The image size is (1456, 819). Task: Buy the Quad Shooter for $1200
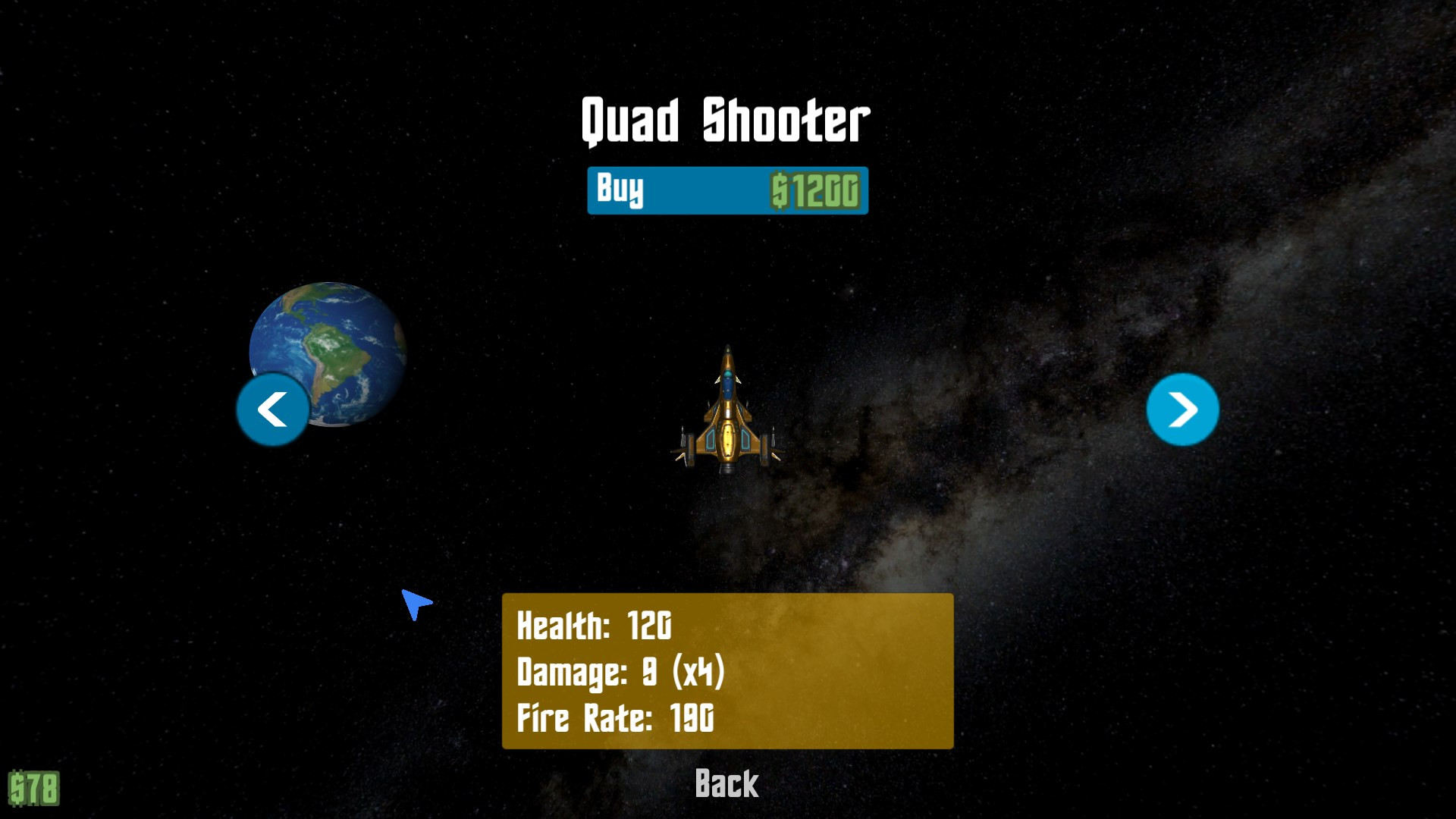(727, 190)
